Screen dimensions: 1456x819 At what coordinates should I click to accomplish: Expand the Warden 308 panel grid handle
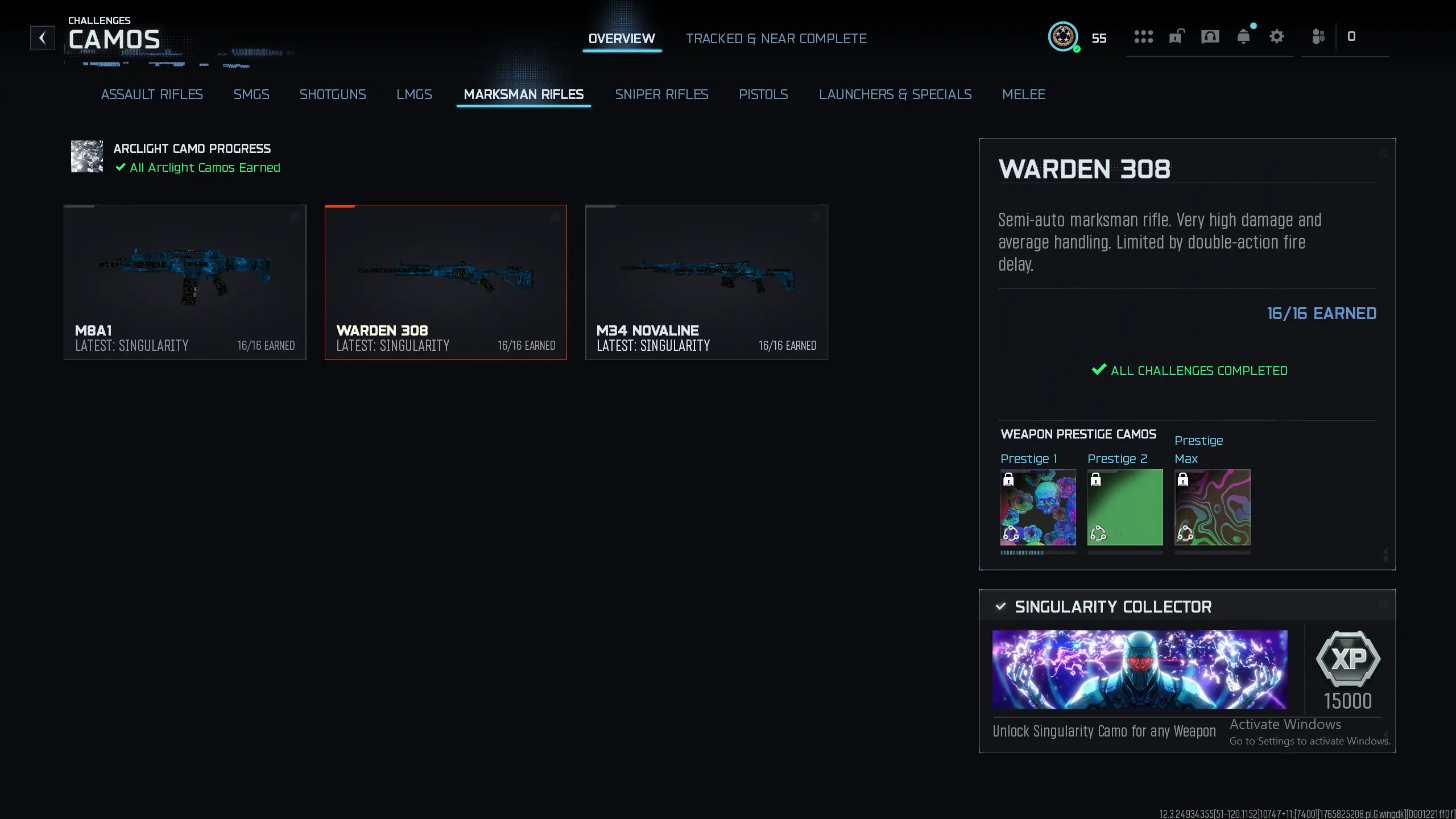[x=1384, y=153]
